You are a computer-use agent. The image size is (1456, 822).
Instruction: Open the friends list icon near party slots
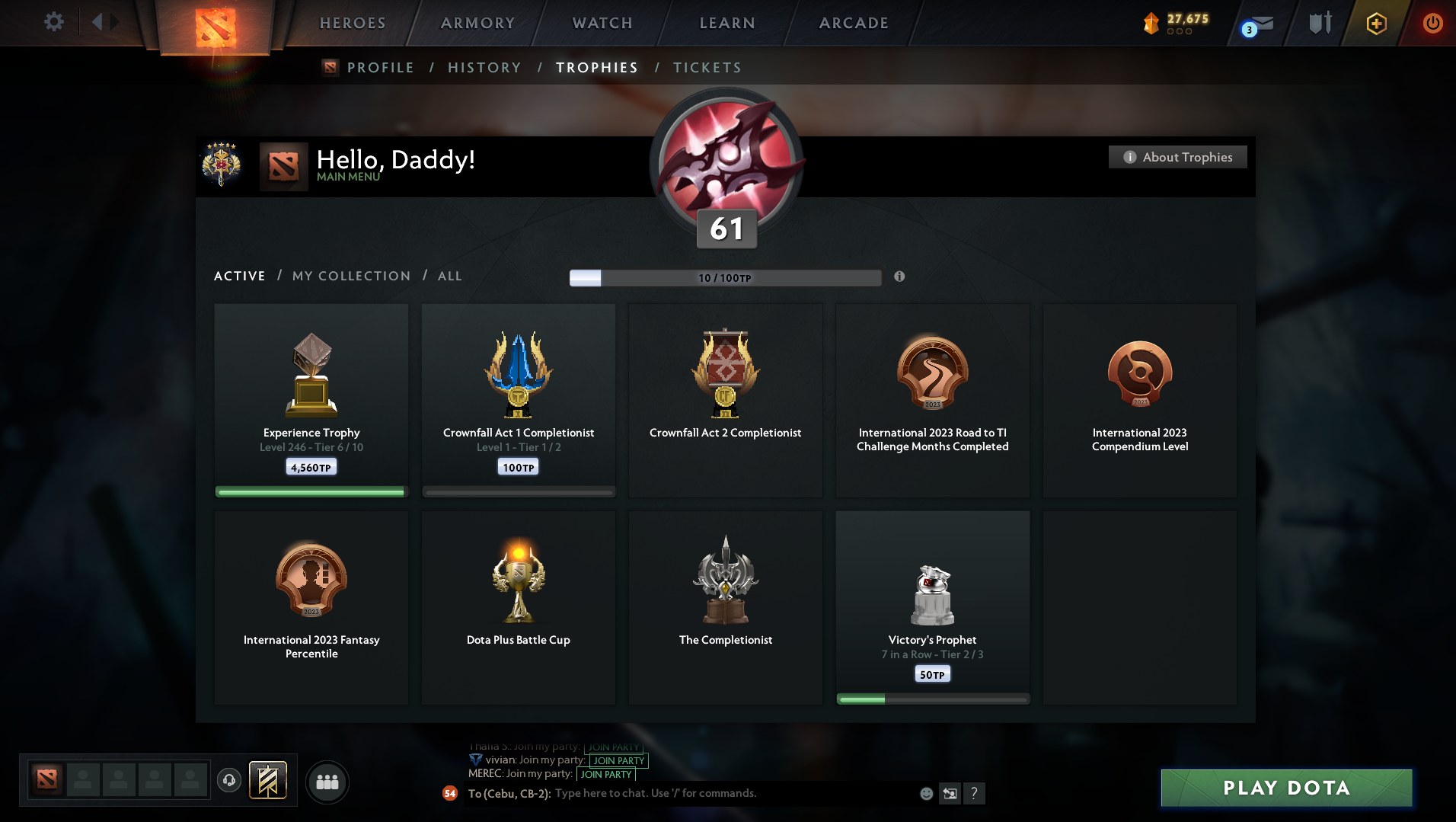click(327, 780)
